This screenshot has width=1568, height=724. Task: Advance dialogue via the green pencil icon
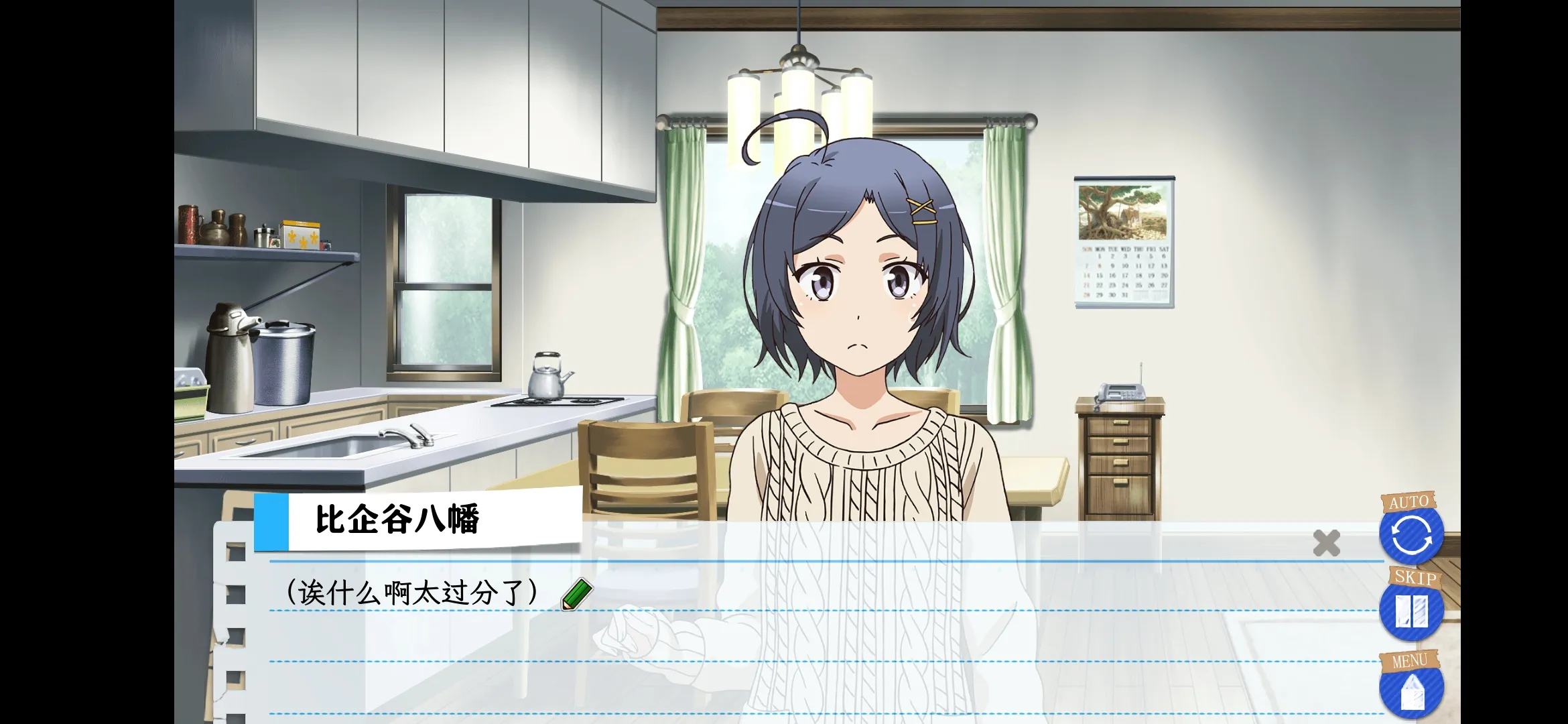[x=576, y=595]
